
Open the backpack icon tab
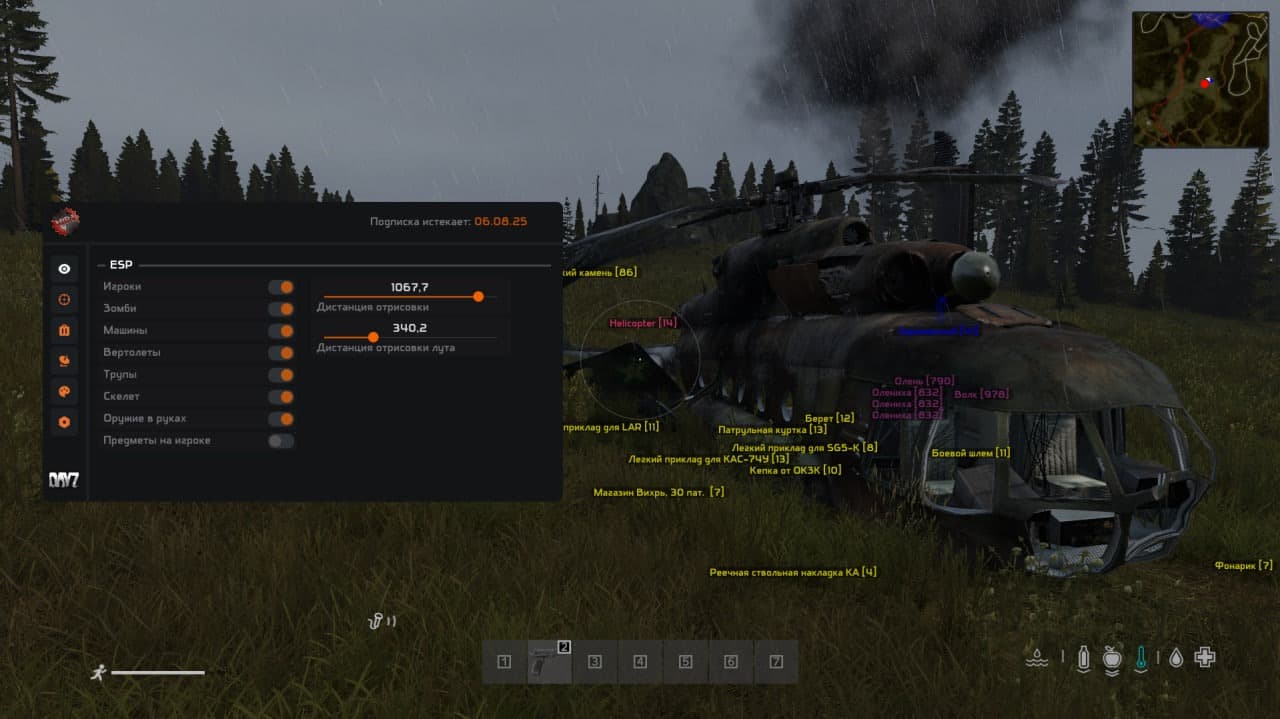(65, 330)
